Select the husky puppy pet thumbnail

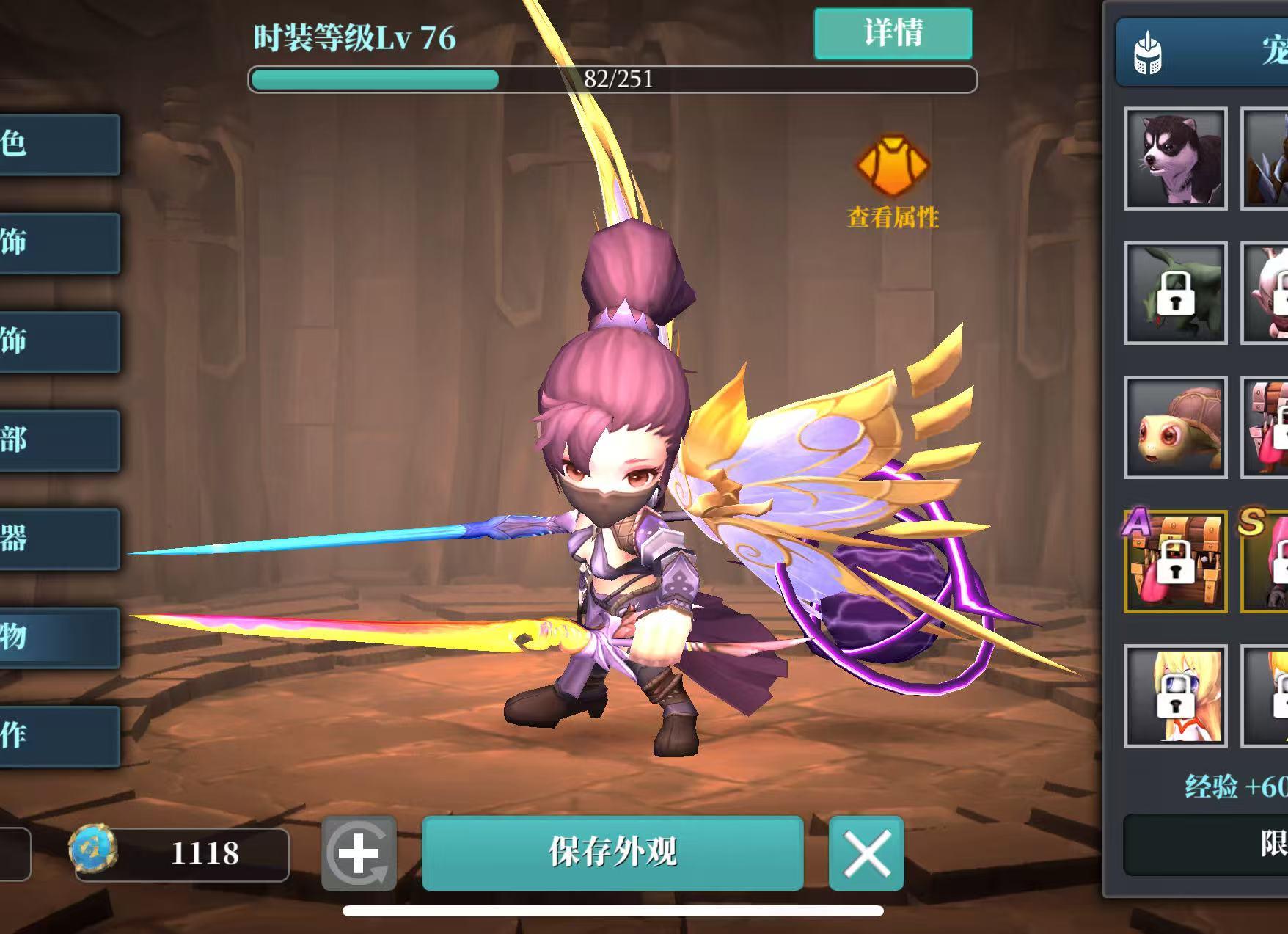tap(1174, 158)
